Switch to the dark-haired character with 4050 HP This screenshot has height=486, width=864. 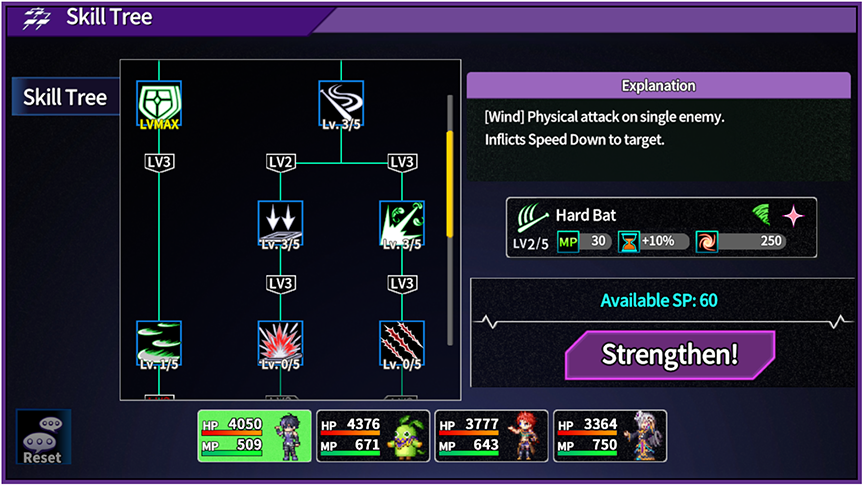(x=255, y=435)
